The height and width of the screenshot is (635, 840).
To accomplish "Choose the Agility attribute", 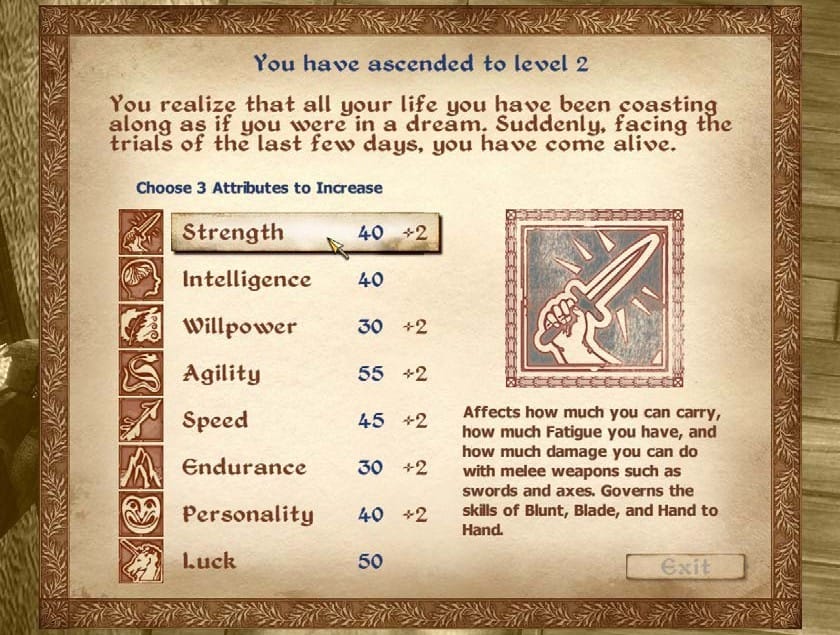I will pyautogui.click(x=221, y=374).
